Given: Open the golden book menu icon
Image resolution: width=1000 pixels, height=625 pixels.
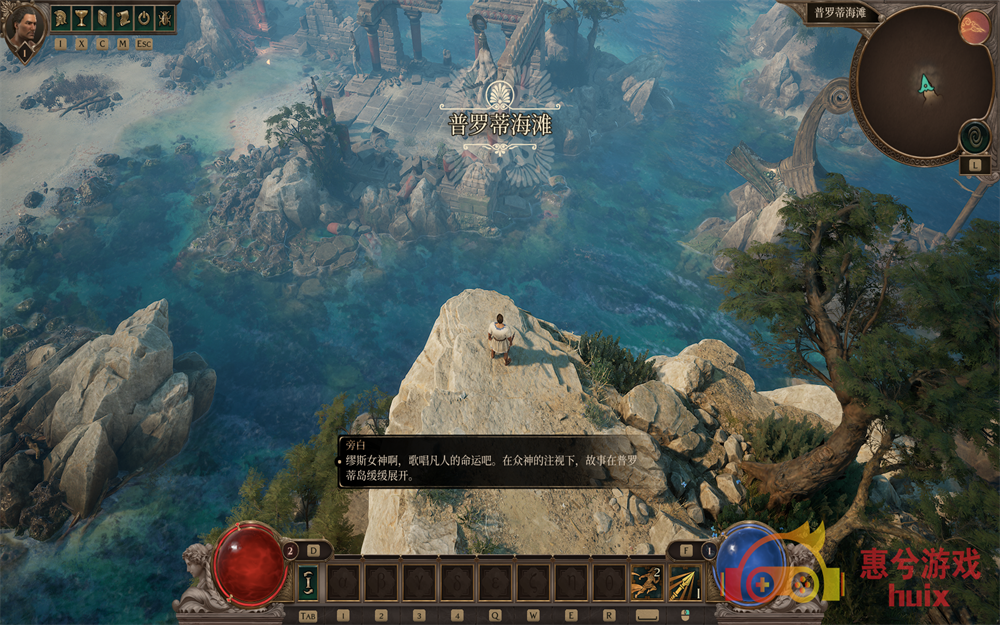Looking at the screenshot, I should point(102,18).
